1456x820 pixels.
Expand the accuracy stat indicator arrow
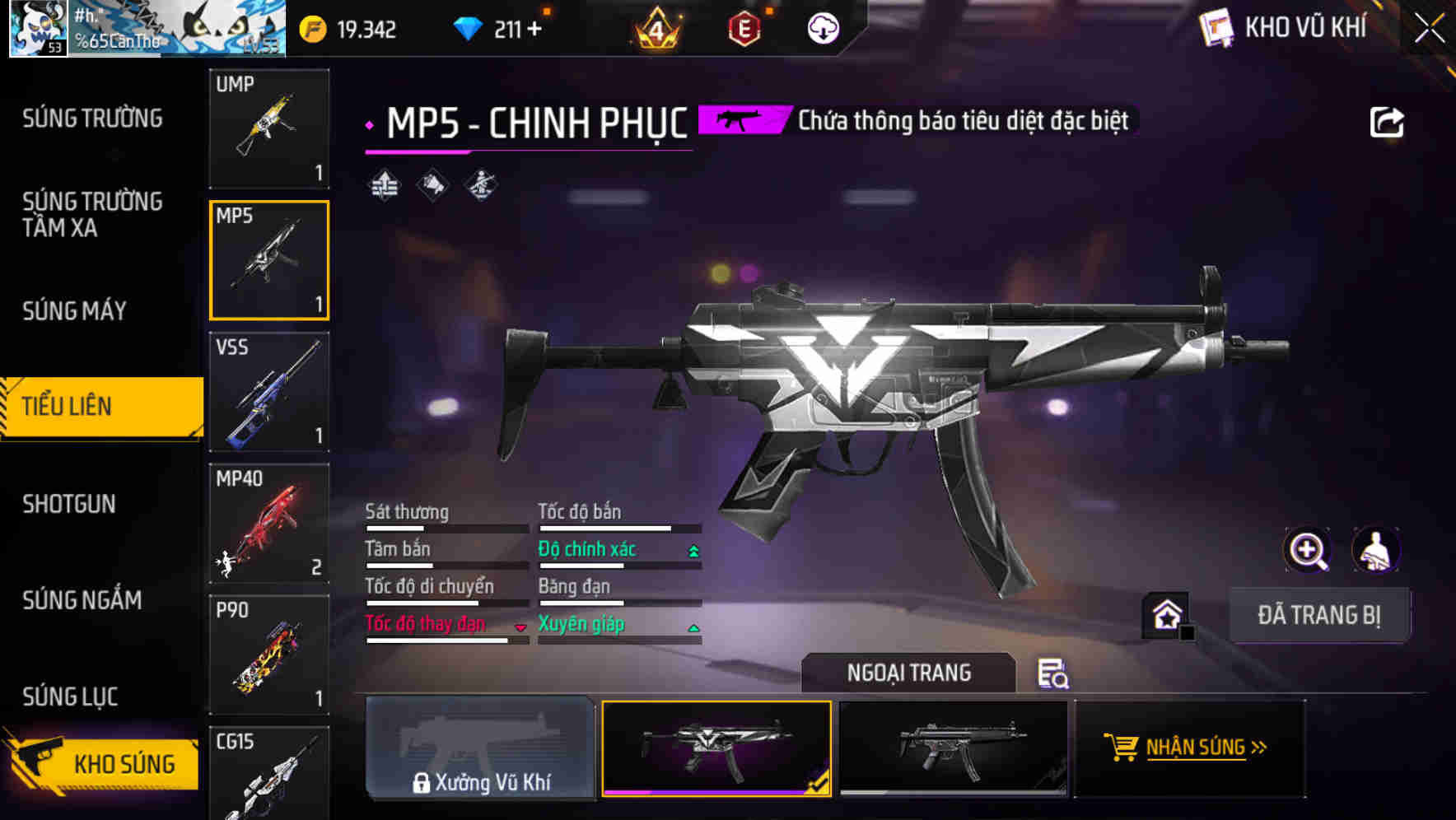[692, 549]
